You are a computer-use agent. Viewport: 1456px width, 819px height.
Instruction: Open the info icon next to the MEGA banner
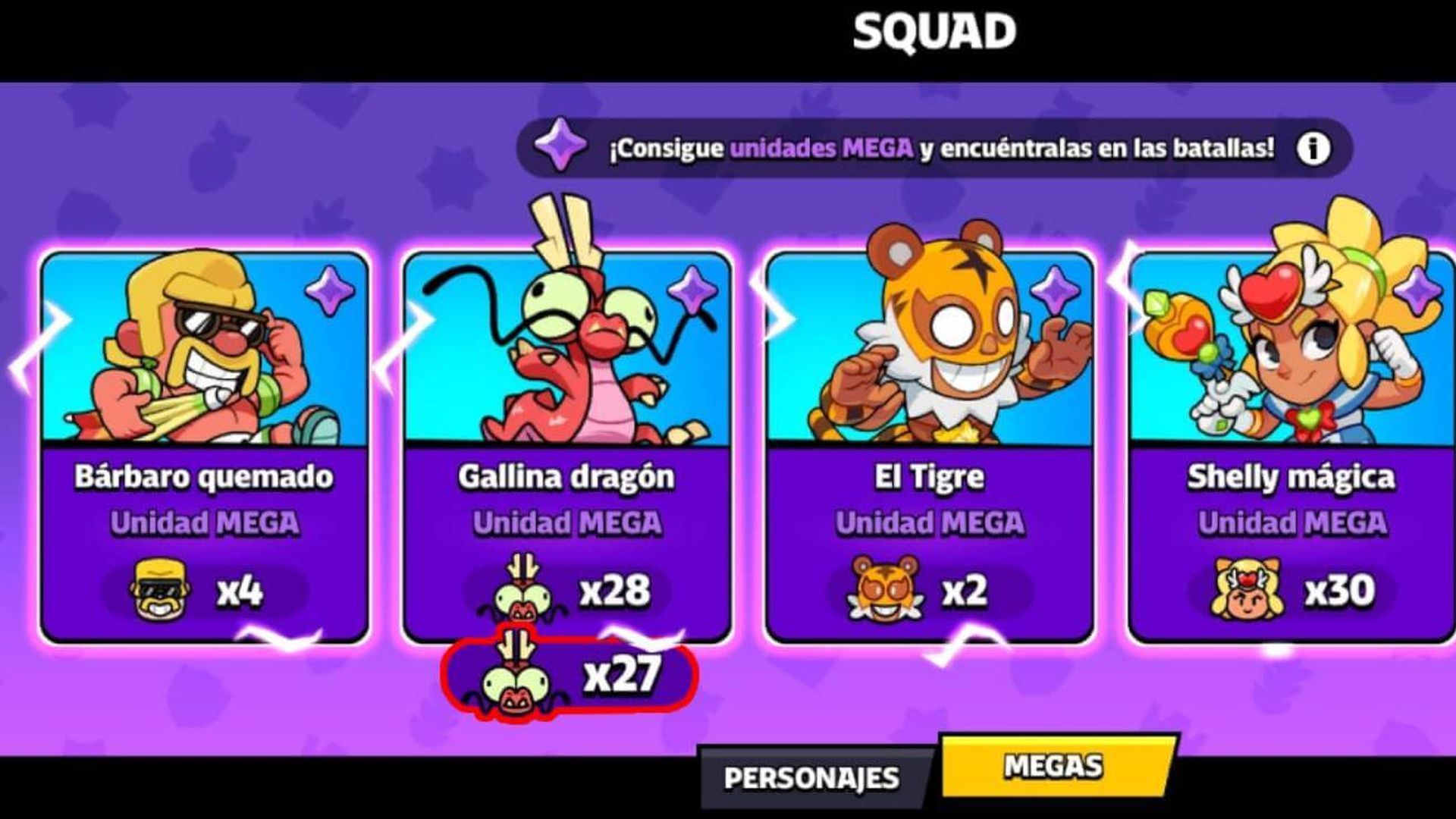[1314, 149]
